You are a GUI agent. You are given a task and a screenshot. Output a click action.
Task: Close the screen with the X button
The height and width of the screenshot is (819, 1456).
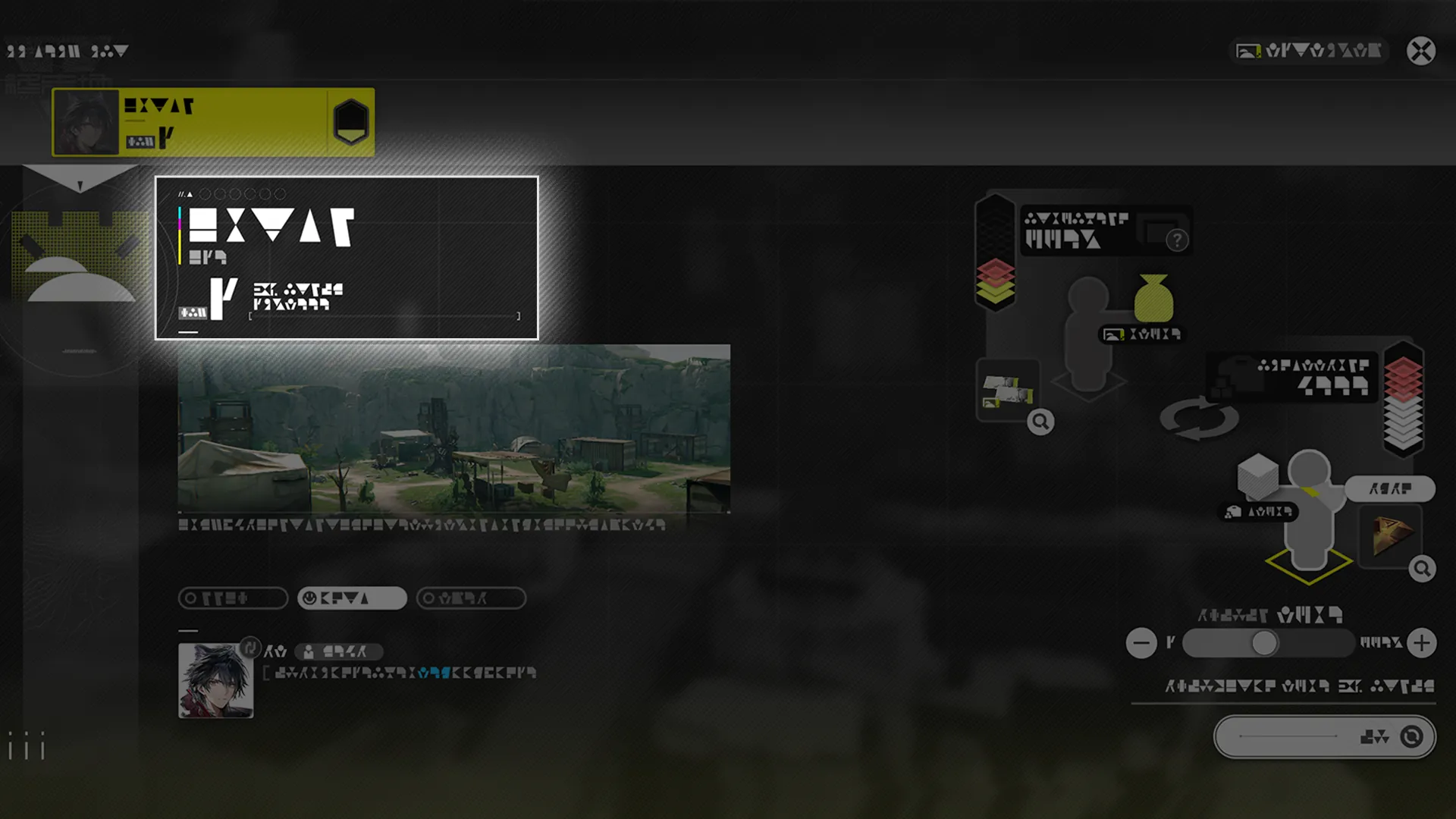(x=1420, y=51)
